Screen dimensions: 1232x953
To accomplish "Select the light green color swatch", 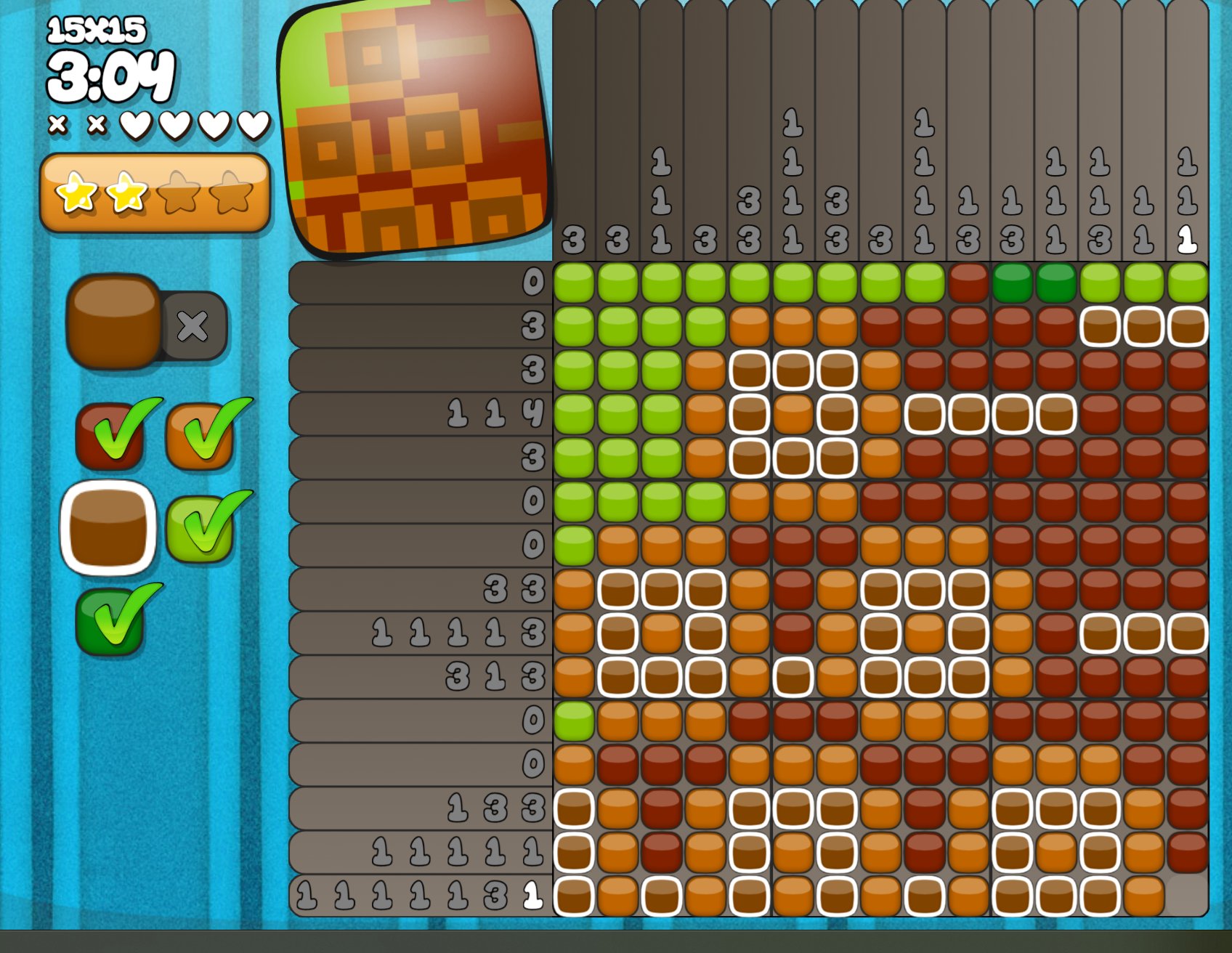I will point(199,528).
